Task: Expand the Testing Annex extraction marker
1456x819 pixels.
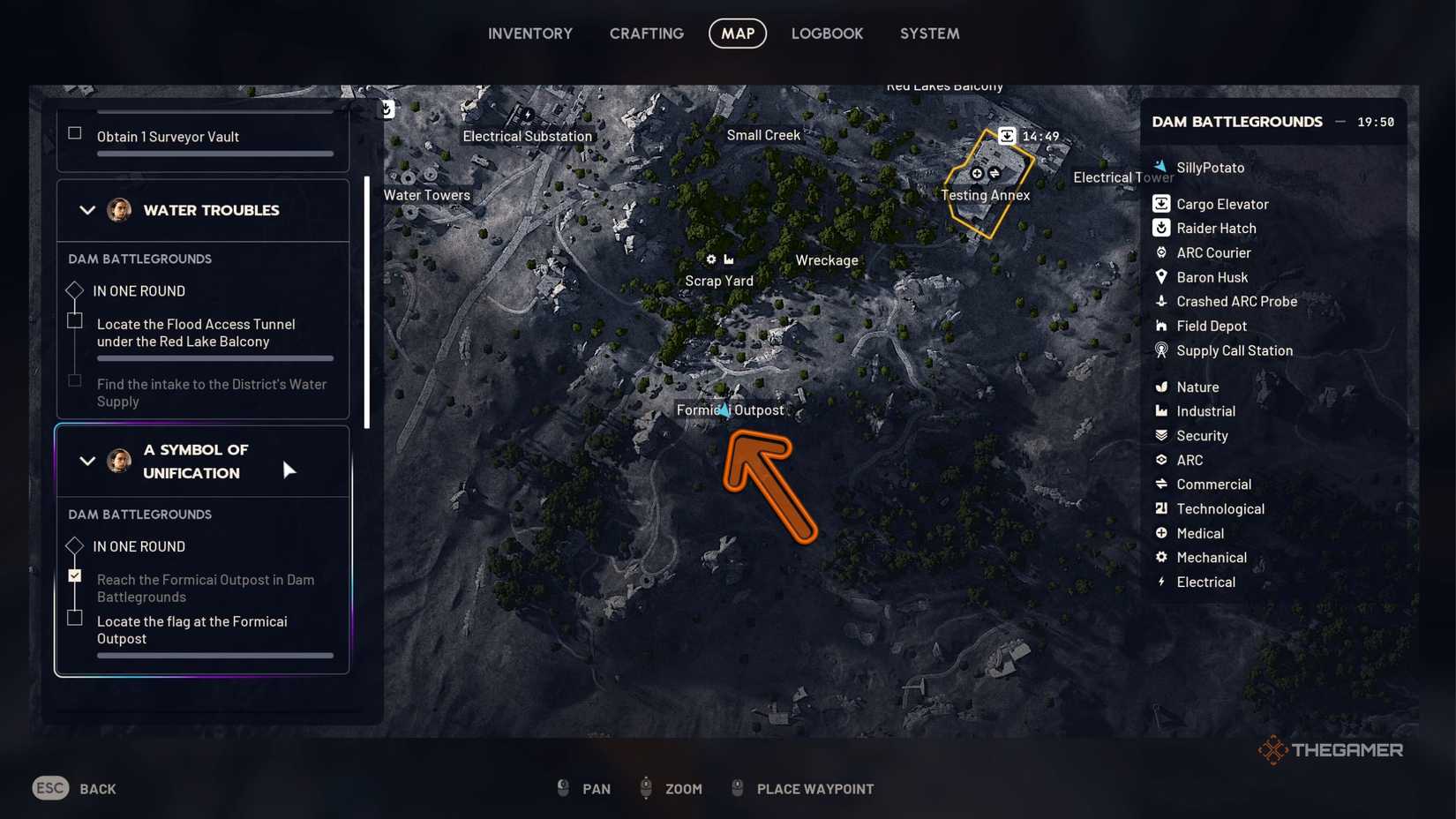Action: (x=1009, y=136)
